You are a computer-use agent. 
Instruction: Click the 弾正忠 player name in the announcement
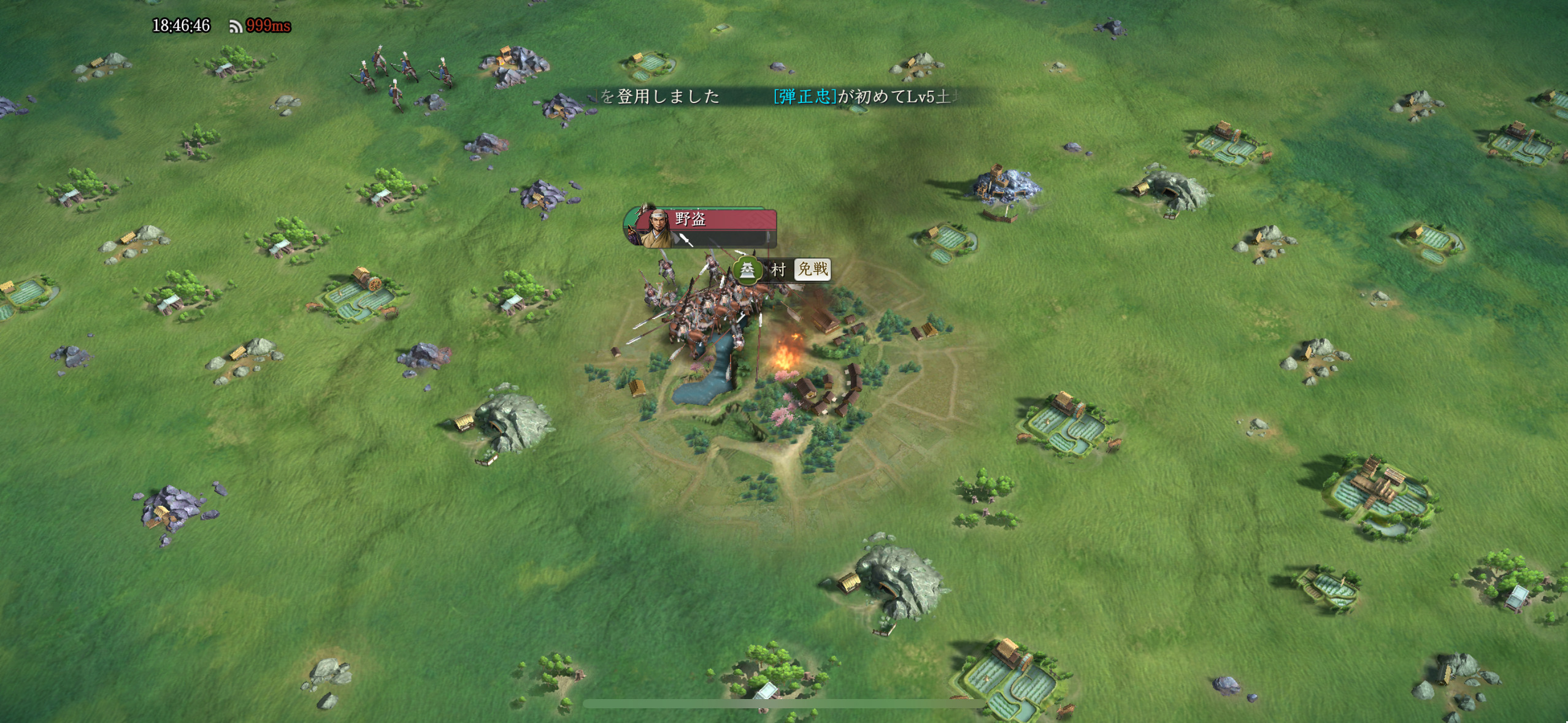tap(804, 96)
